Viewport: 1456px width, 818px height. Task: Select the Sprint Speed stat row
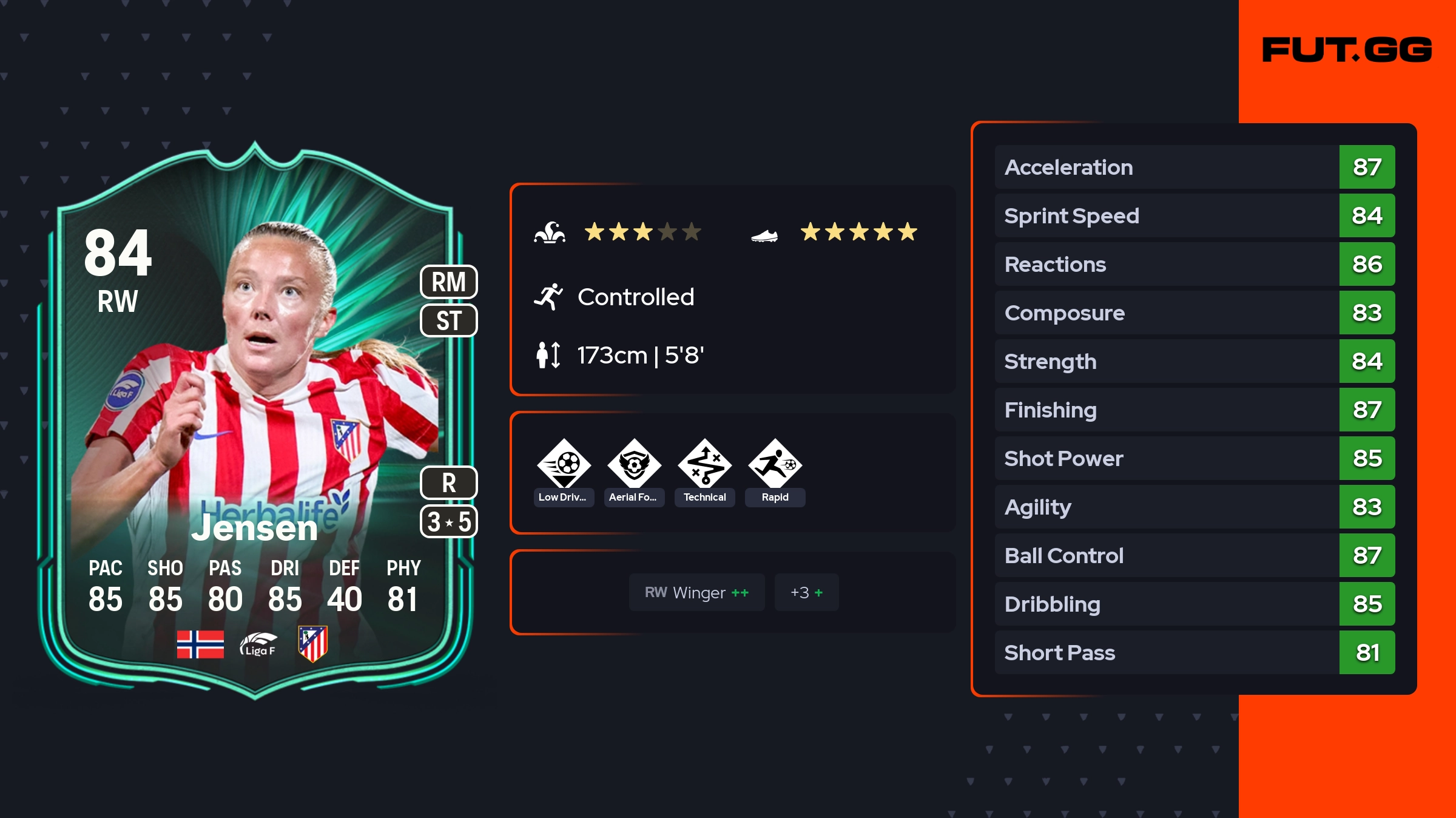point(1194,215)
